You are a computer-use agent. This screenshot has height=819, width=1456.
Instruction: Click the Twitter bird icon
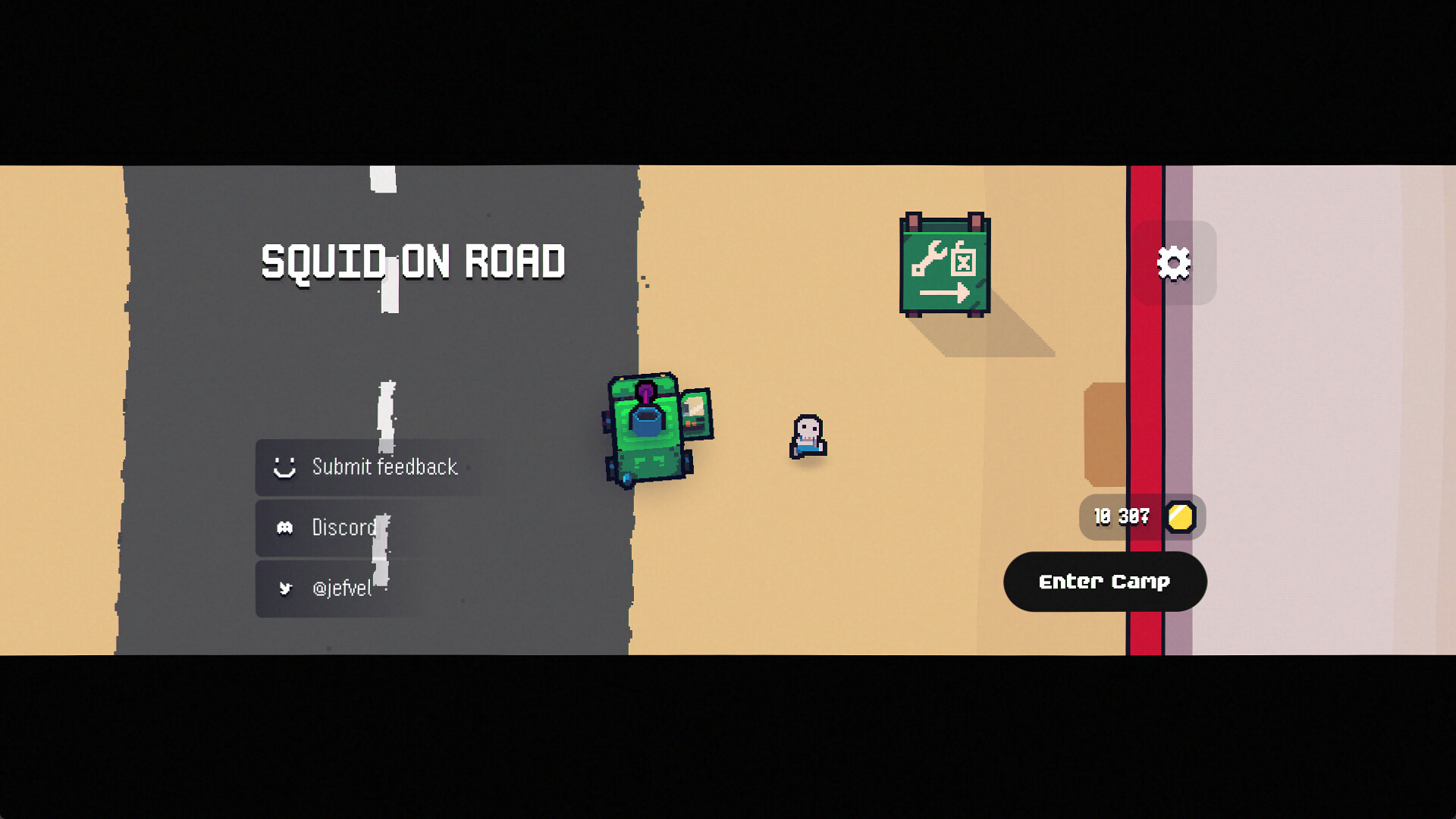[x=286, y=588]
